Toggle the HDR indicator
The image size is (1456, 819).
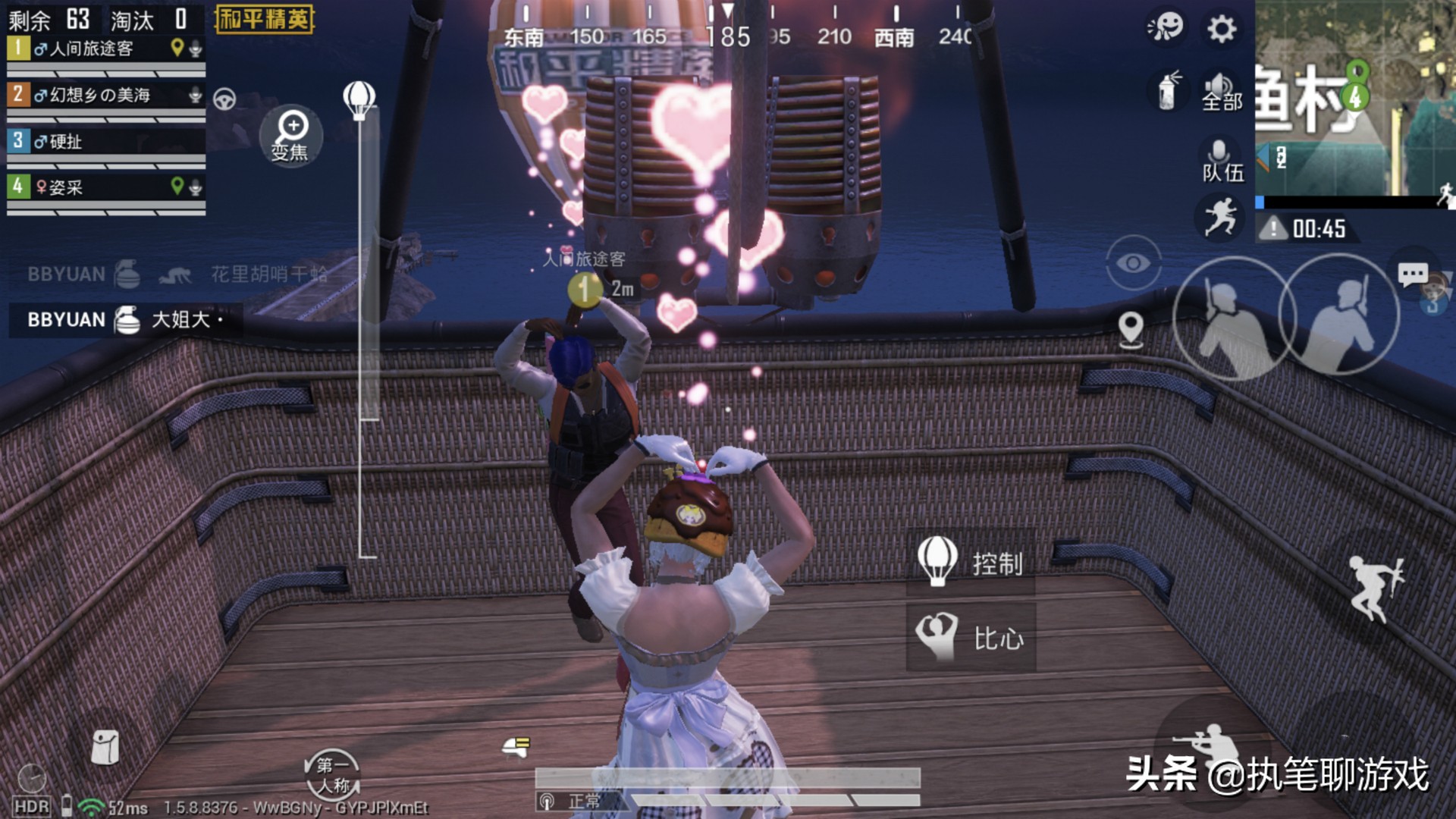[31, 807]
